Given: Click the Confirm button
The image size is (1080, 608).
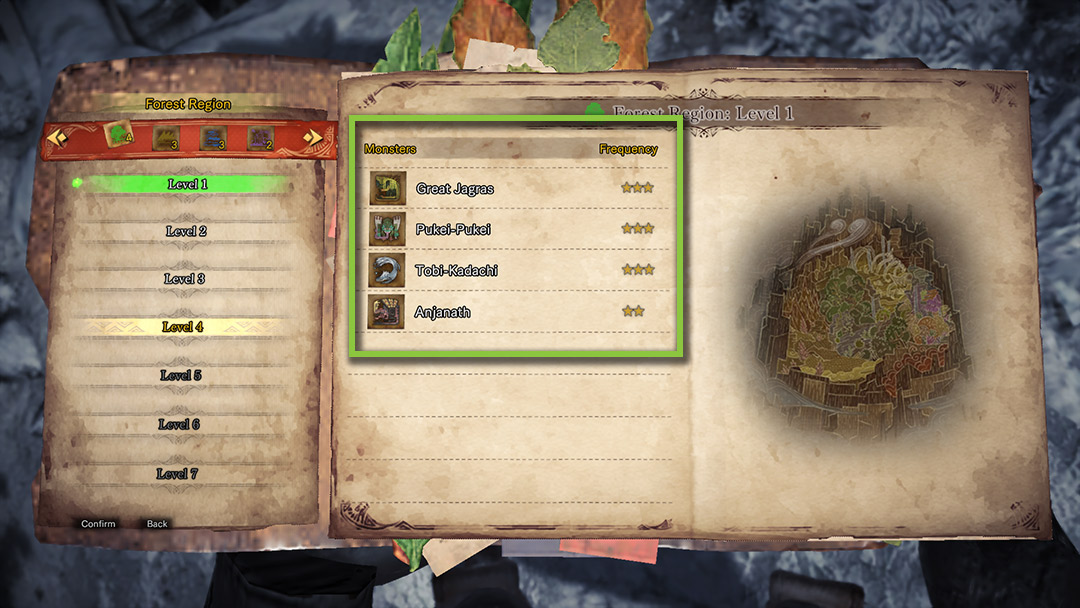Looking at the screenshot, I should 98,524.
